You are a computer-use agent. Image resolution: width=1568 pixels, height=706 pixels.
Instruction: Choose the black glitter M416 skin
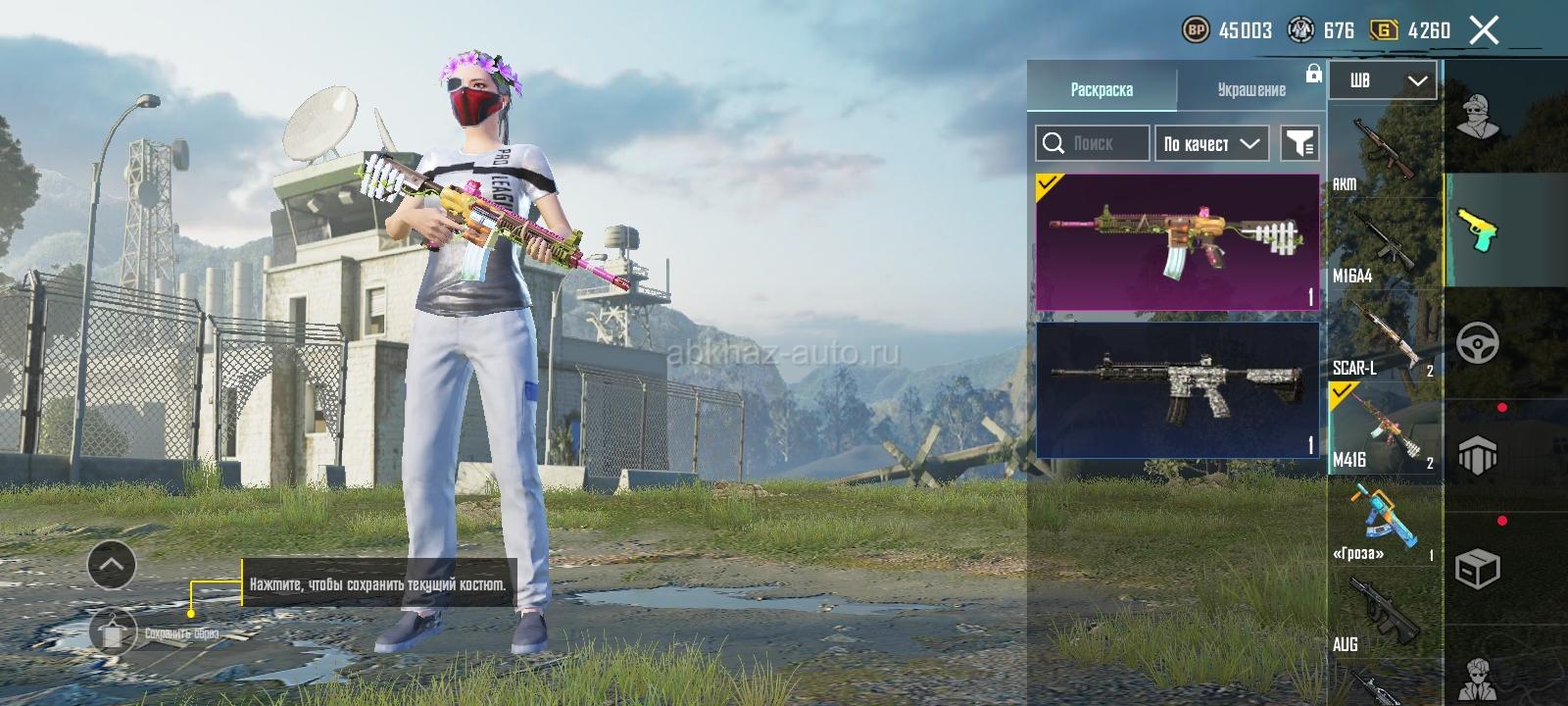click(x=1177, y=390)
